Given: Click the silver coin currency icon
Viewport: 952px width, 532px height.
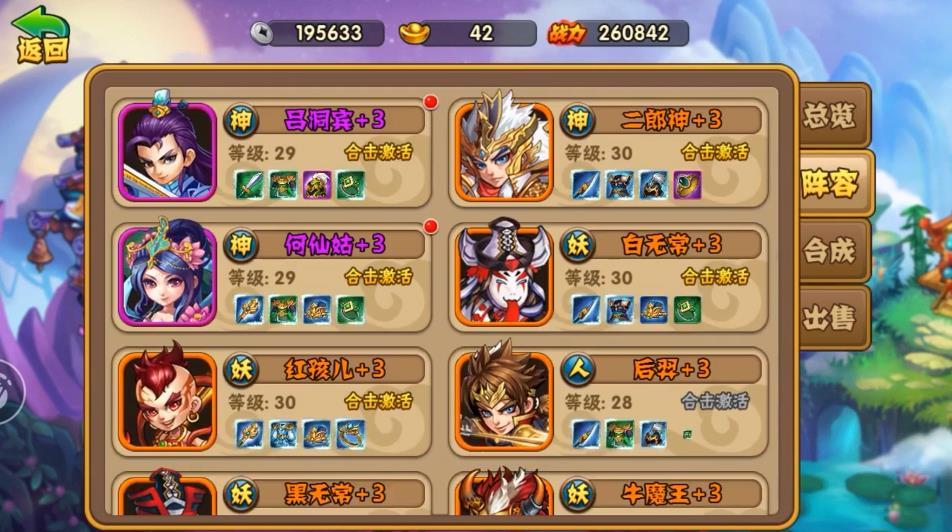Looking at the screenshot, I should coord(262,33).
